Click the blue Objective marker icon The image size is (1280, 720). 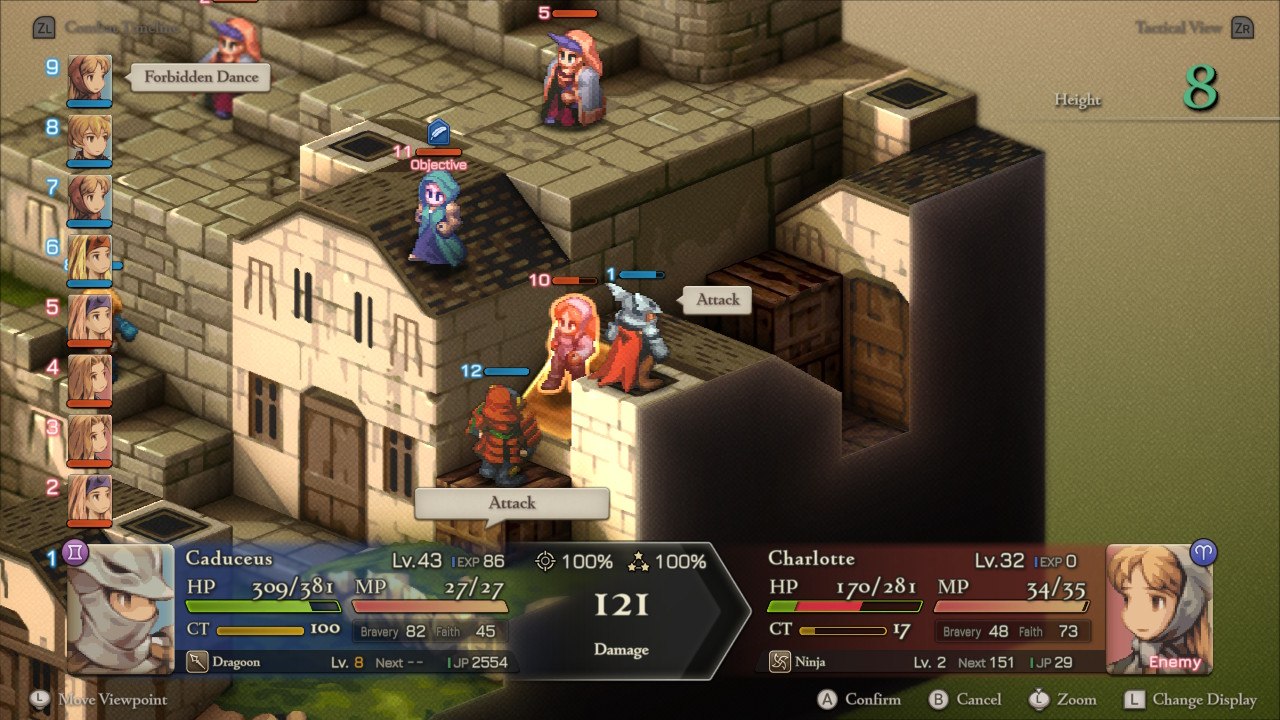pos(438,132)
